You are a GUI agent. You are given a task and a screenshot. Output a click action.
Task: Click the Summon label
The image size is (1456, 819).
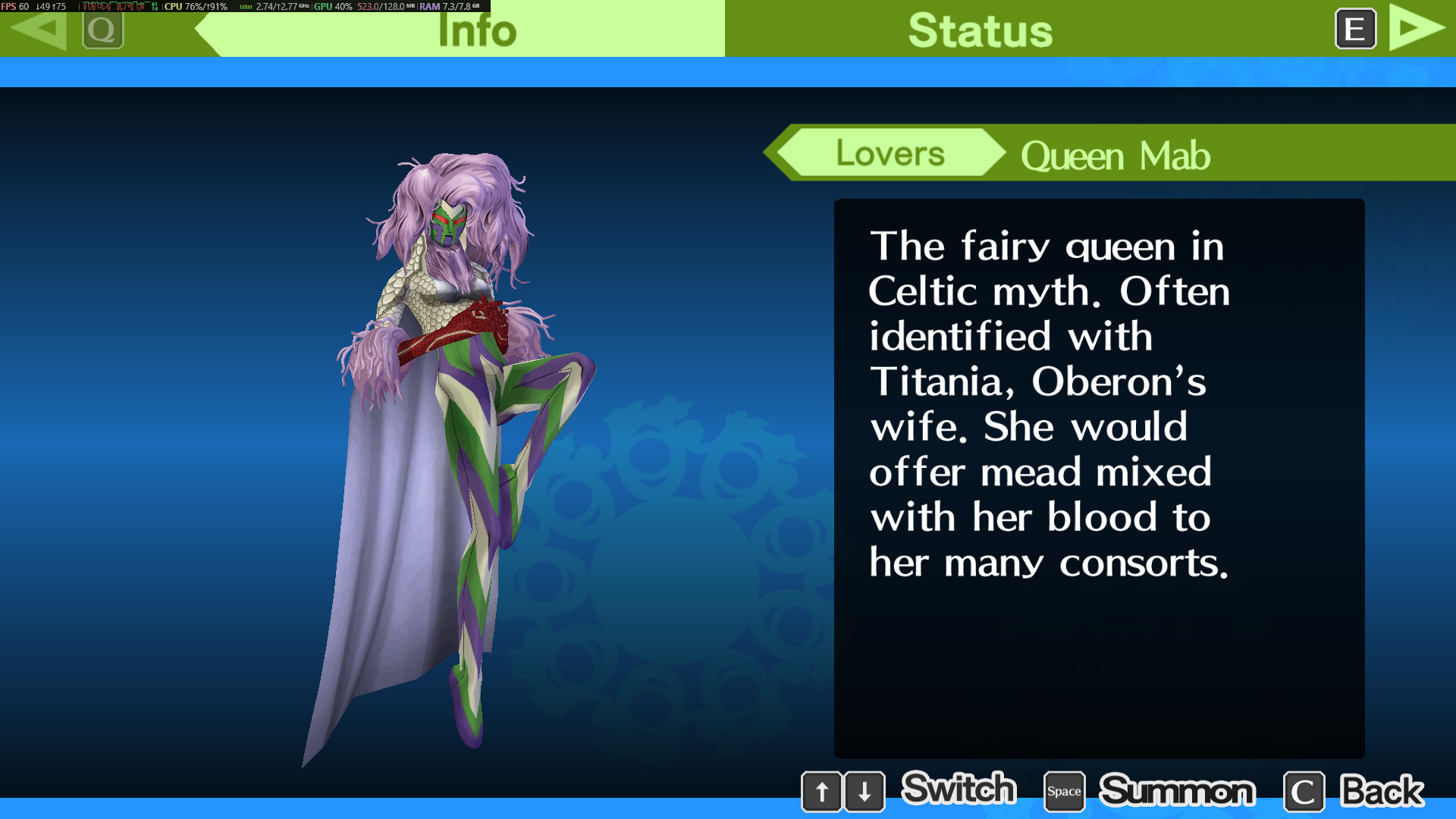coord(1178,791)
